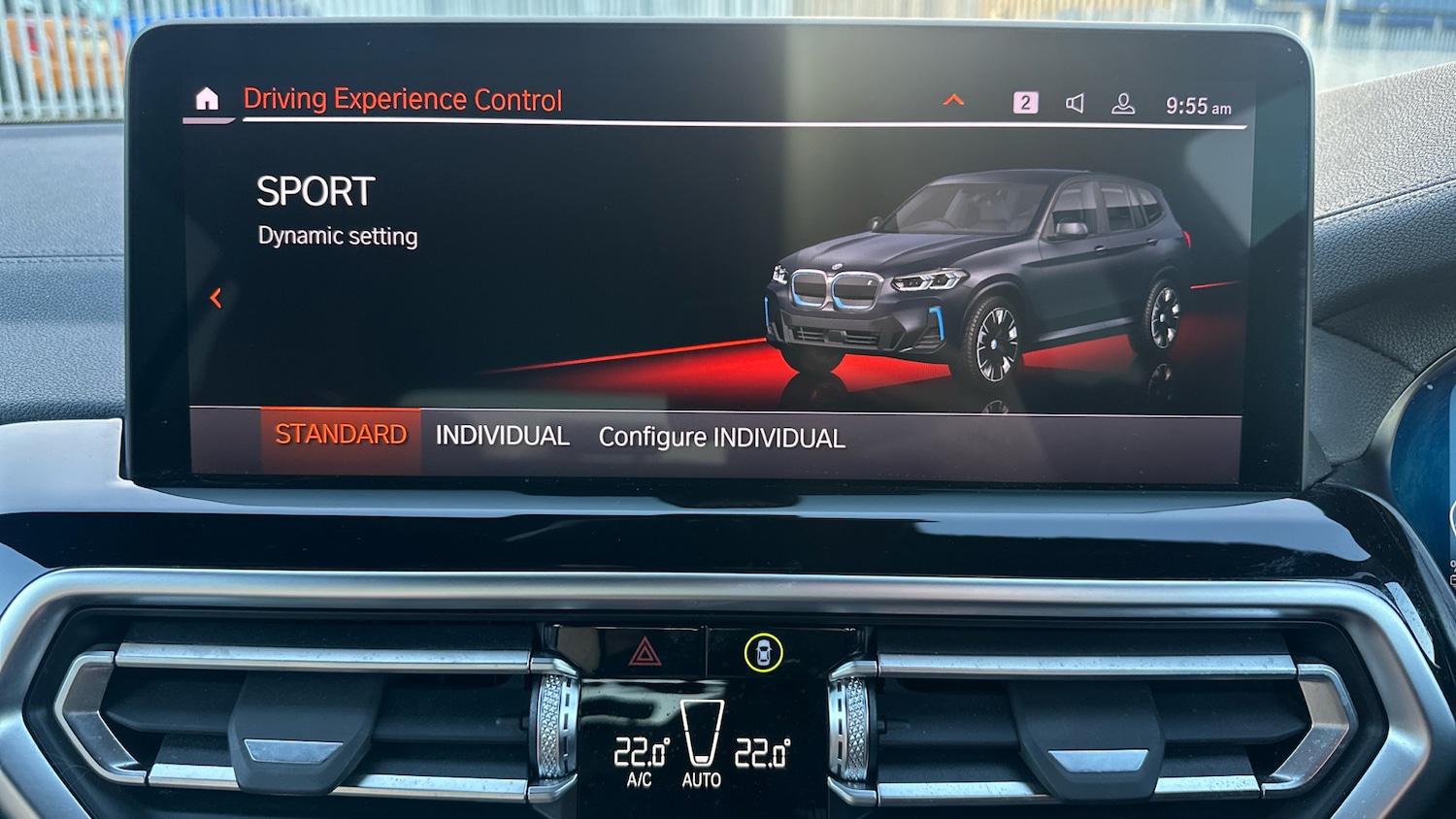
Task: Switch to the INDIVIDUAL tab
Action: (502, 436)
